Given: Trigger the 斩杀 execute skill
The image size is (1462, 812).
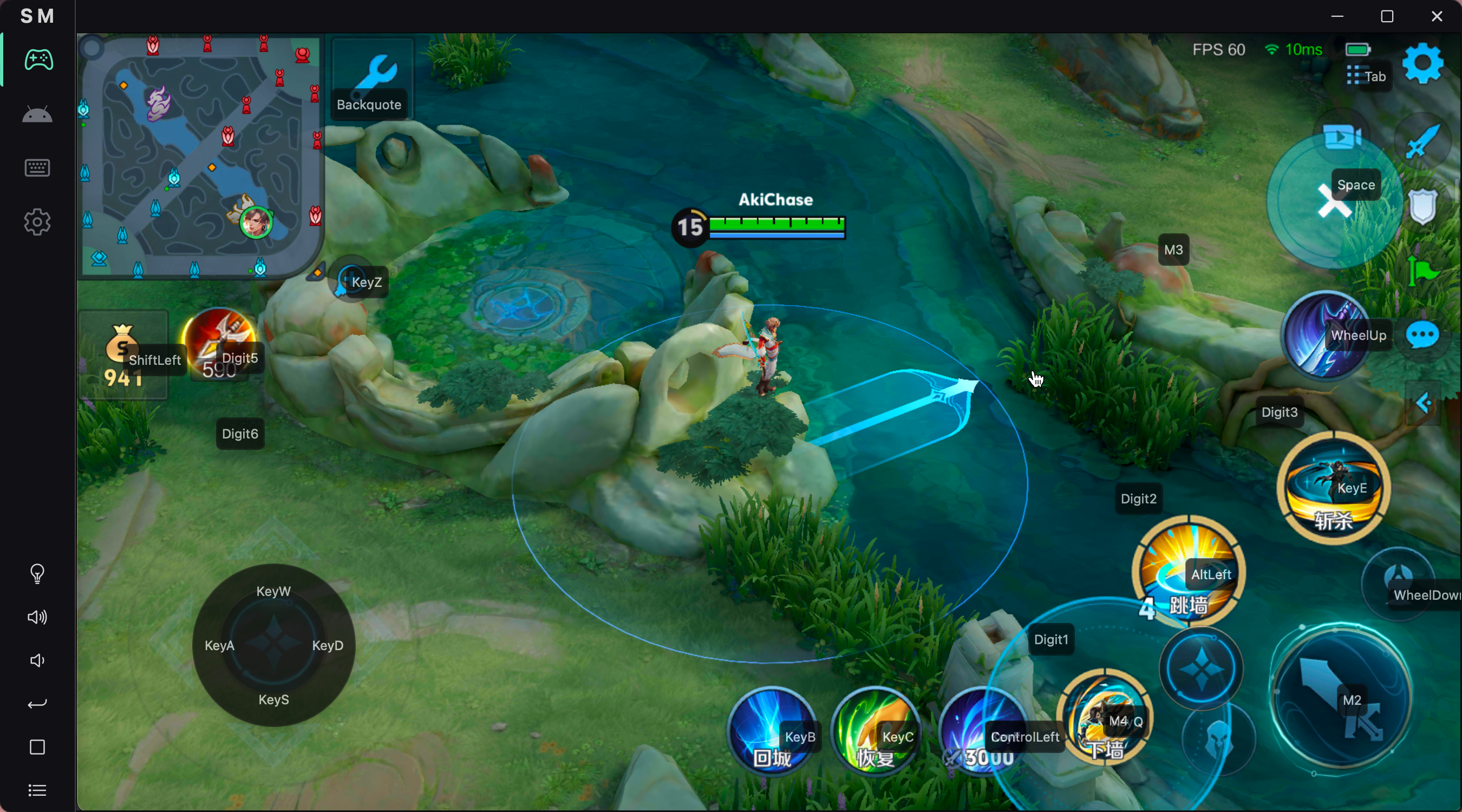Looking at the screenshot, I should tap(1333, 488).
